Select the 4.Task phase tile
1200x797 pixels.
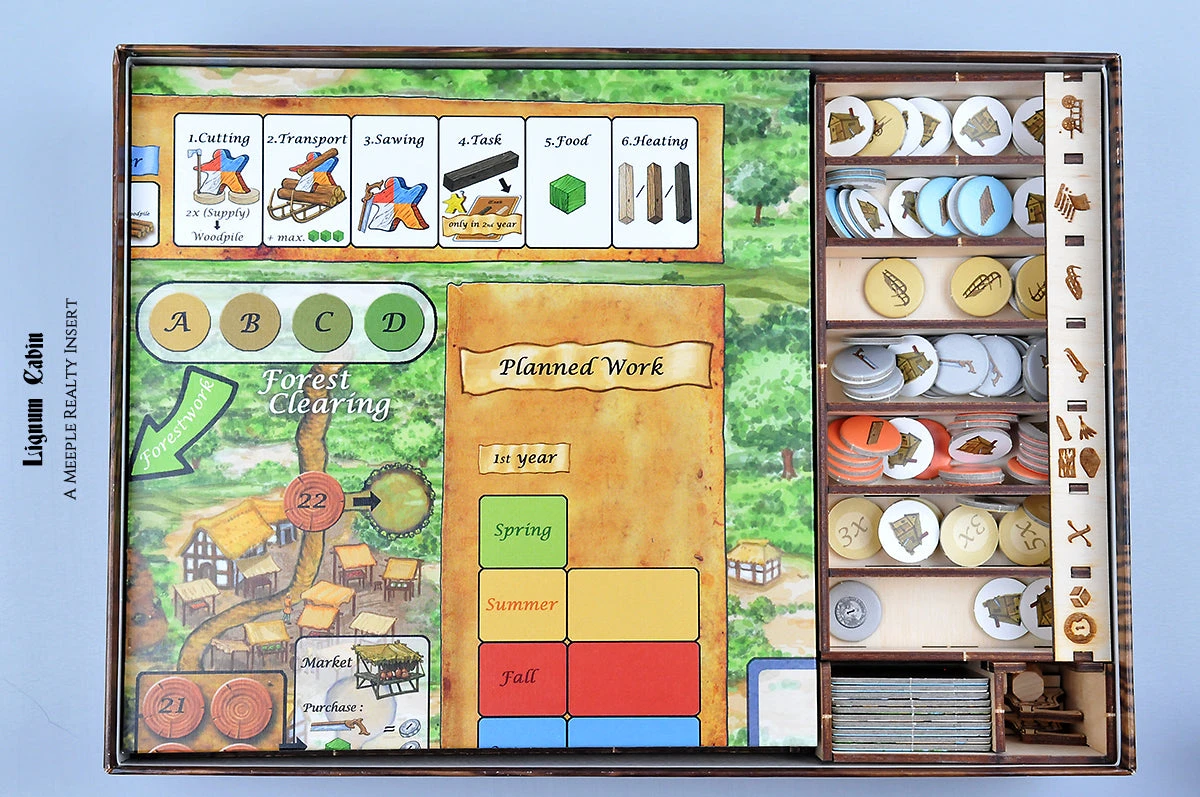click(481, 181)
